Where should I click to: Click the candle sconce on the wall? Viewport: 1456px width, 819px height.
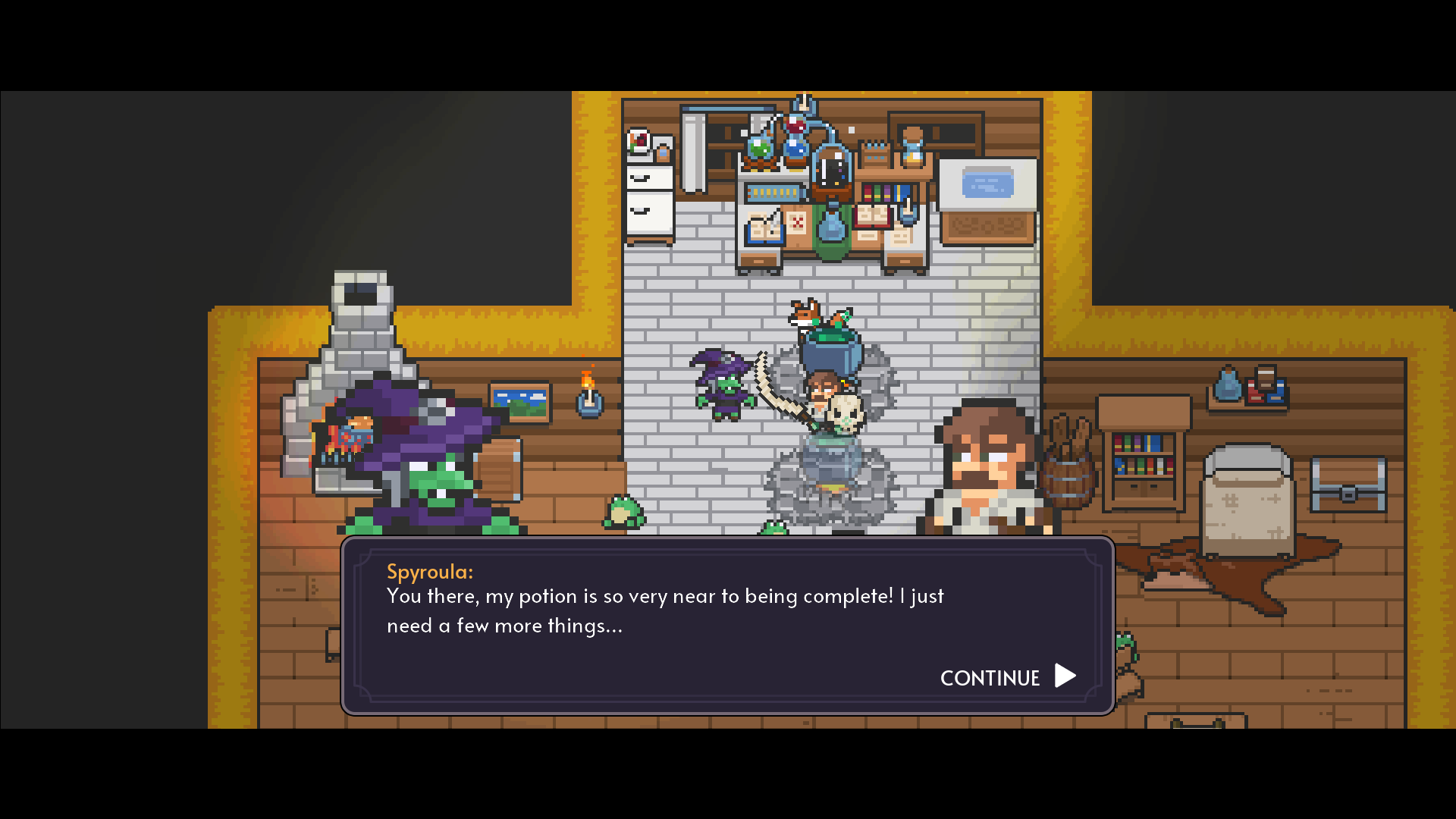pyautogui.click(x=590, y=403)
